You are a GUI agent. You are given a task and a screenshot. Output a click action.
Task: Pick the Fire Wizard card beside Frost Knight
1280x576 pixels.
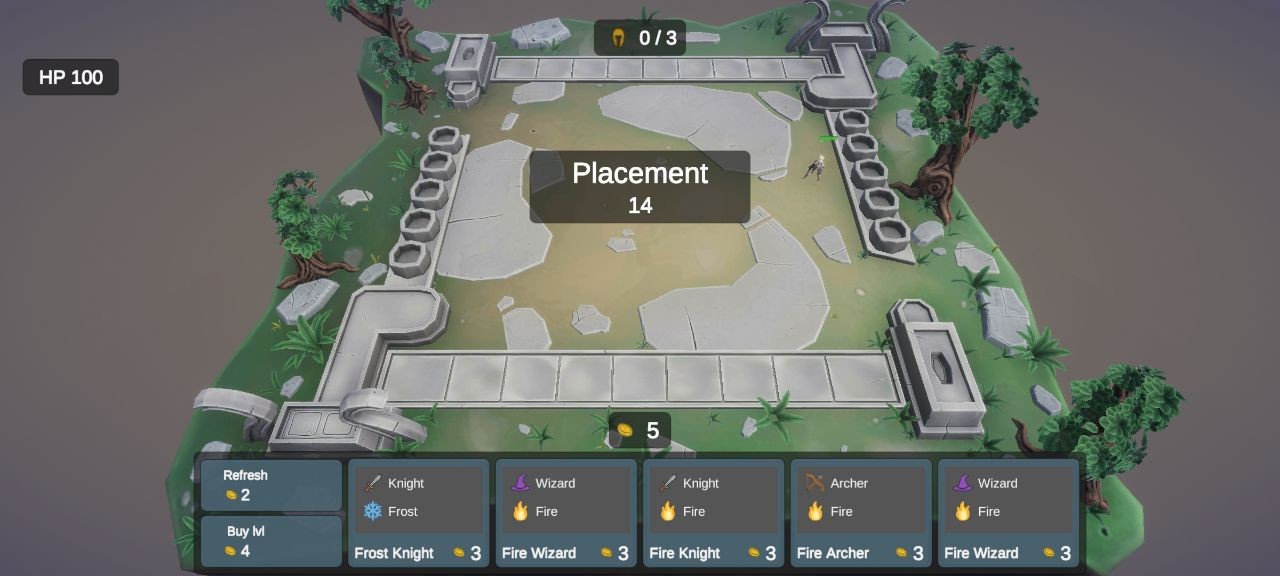point(566,513)
